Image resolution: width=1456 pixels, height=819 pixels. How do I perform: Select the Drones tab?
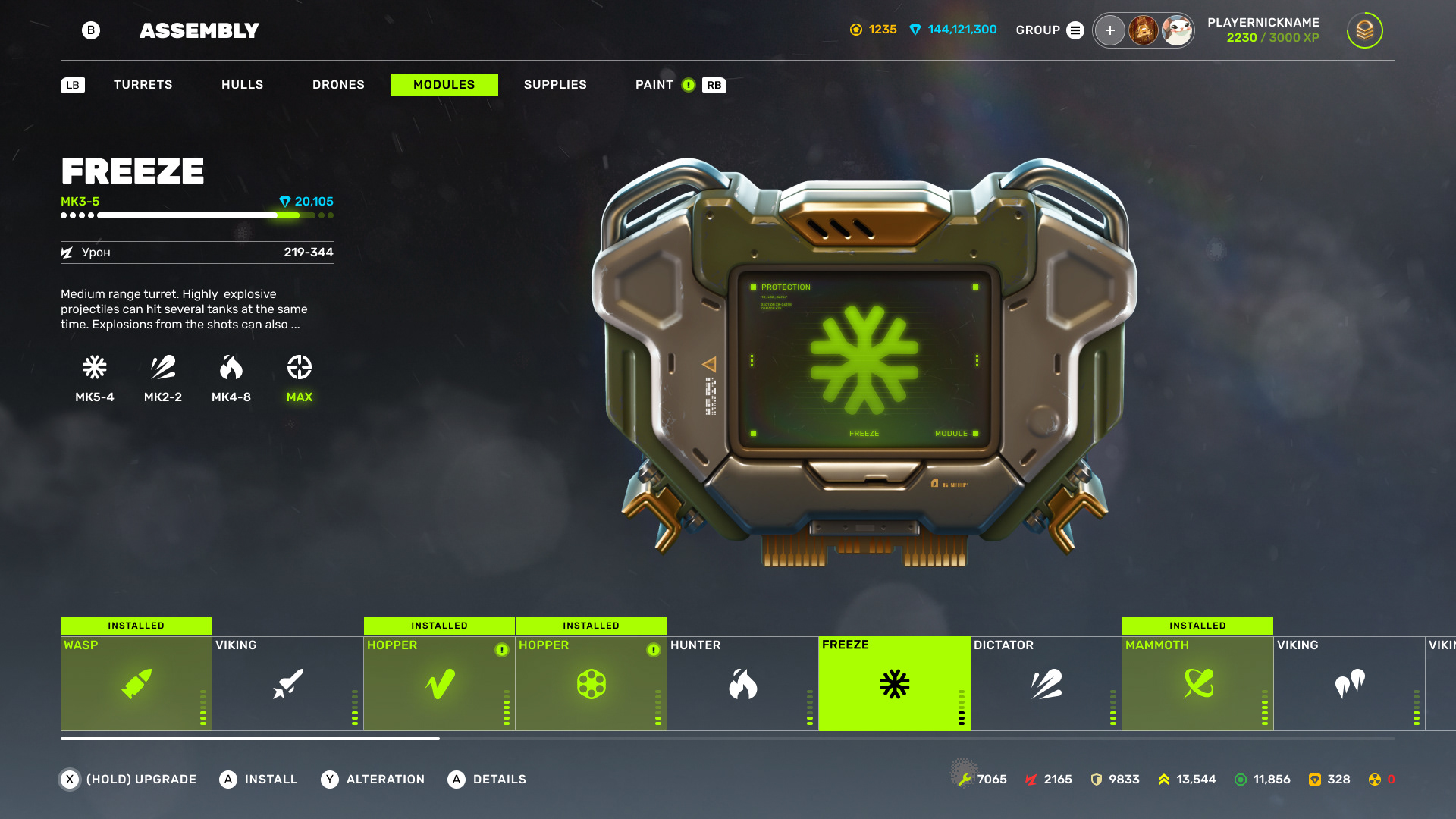(338, 85)
